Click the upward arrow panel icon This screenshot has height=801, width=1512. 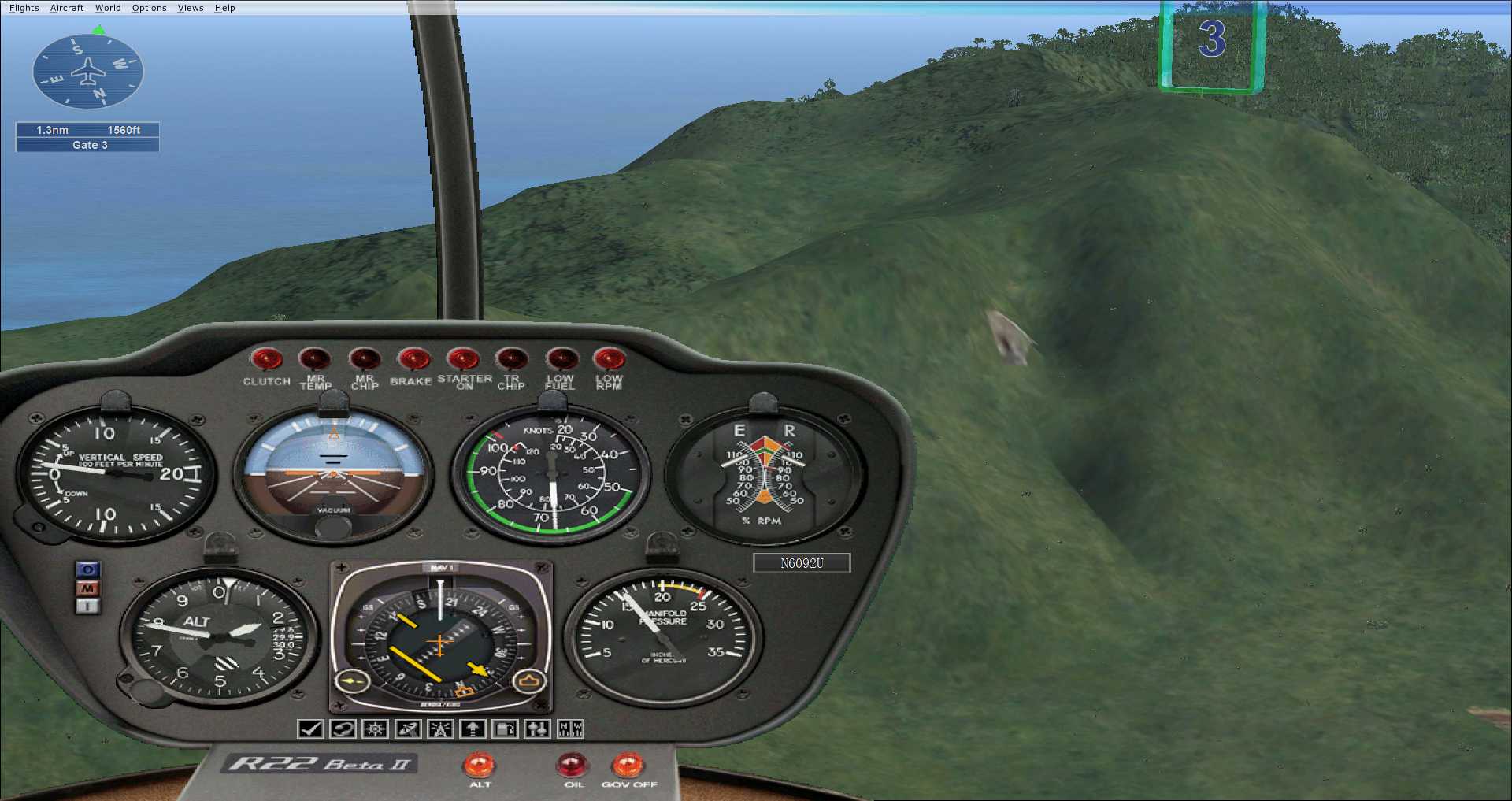[472, 729]
